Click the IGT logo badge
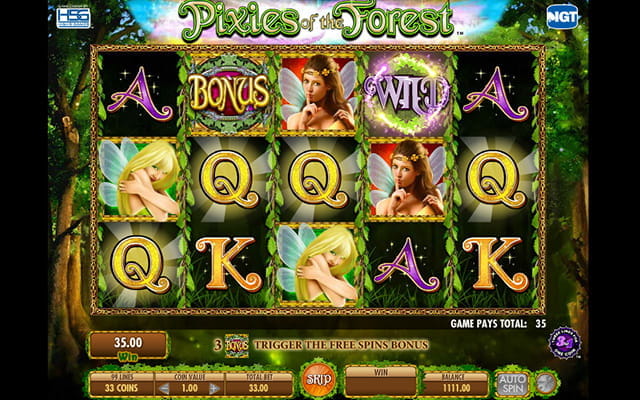This screenshot has width=640, height=400. (562, 17)
